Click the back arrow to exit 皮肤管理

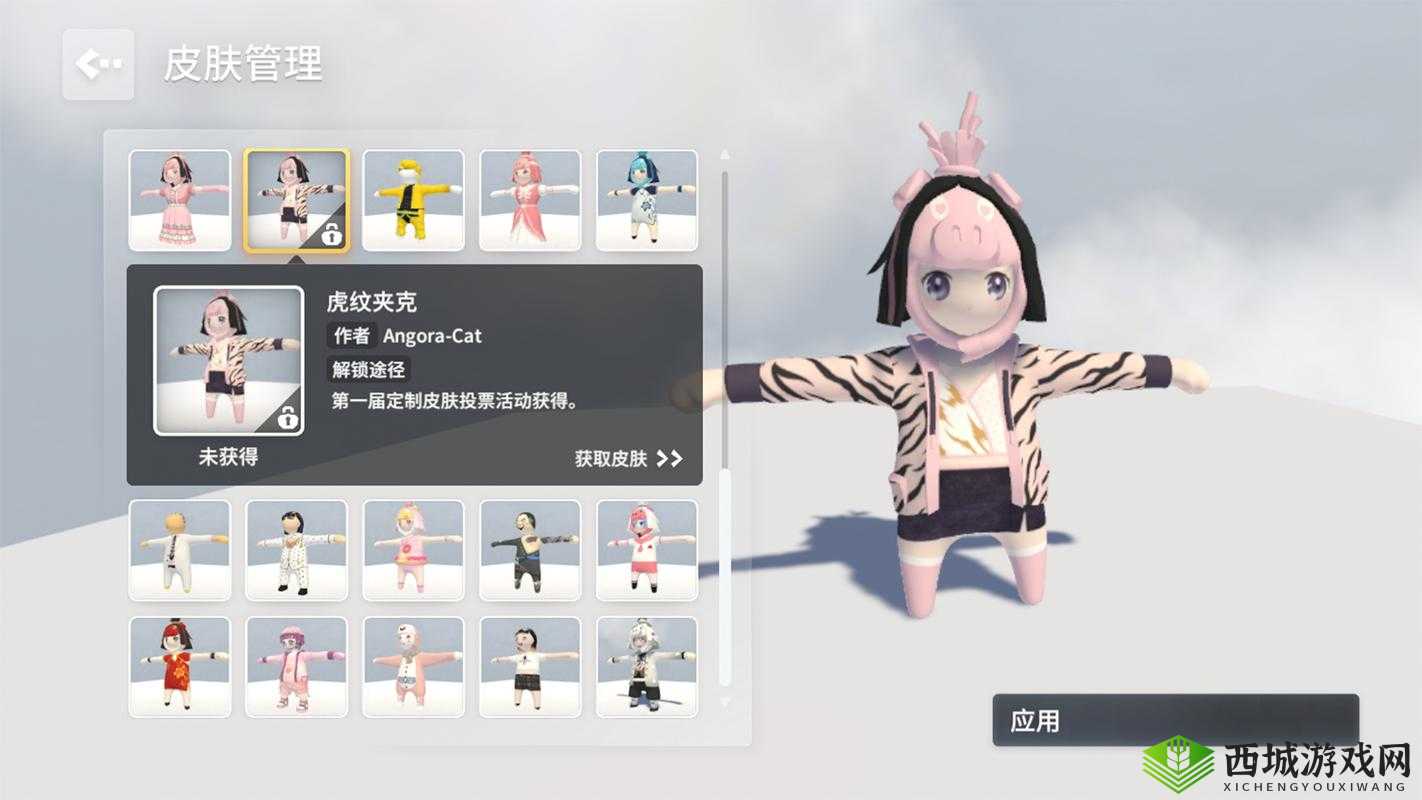[97, 65]
